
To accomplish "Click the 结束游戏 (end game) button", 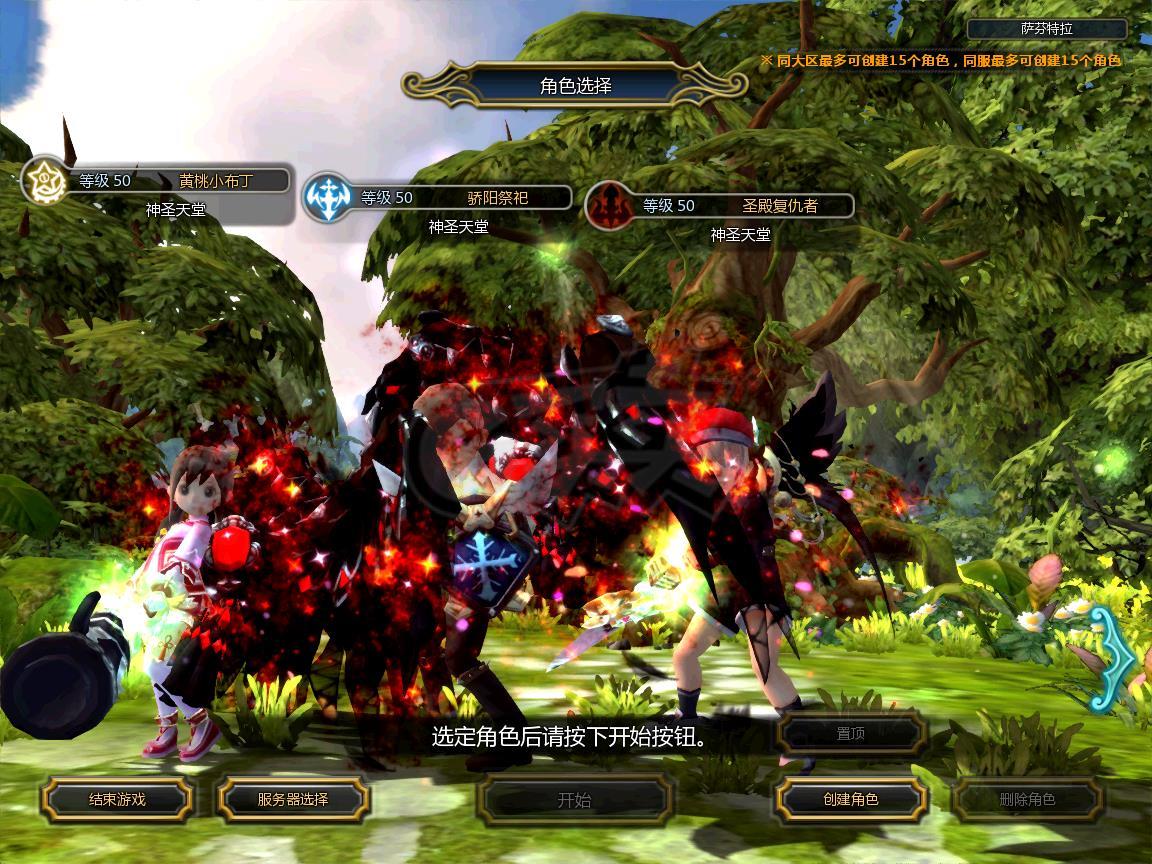I will coord(117,799).
